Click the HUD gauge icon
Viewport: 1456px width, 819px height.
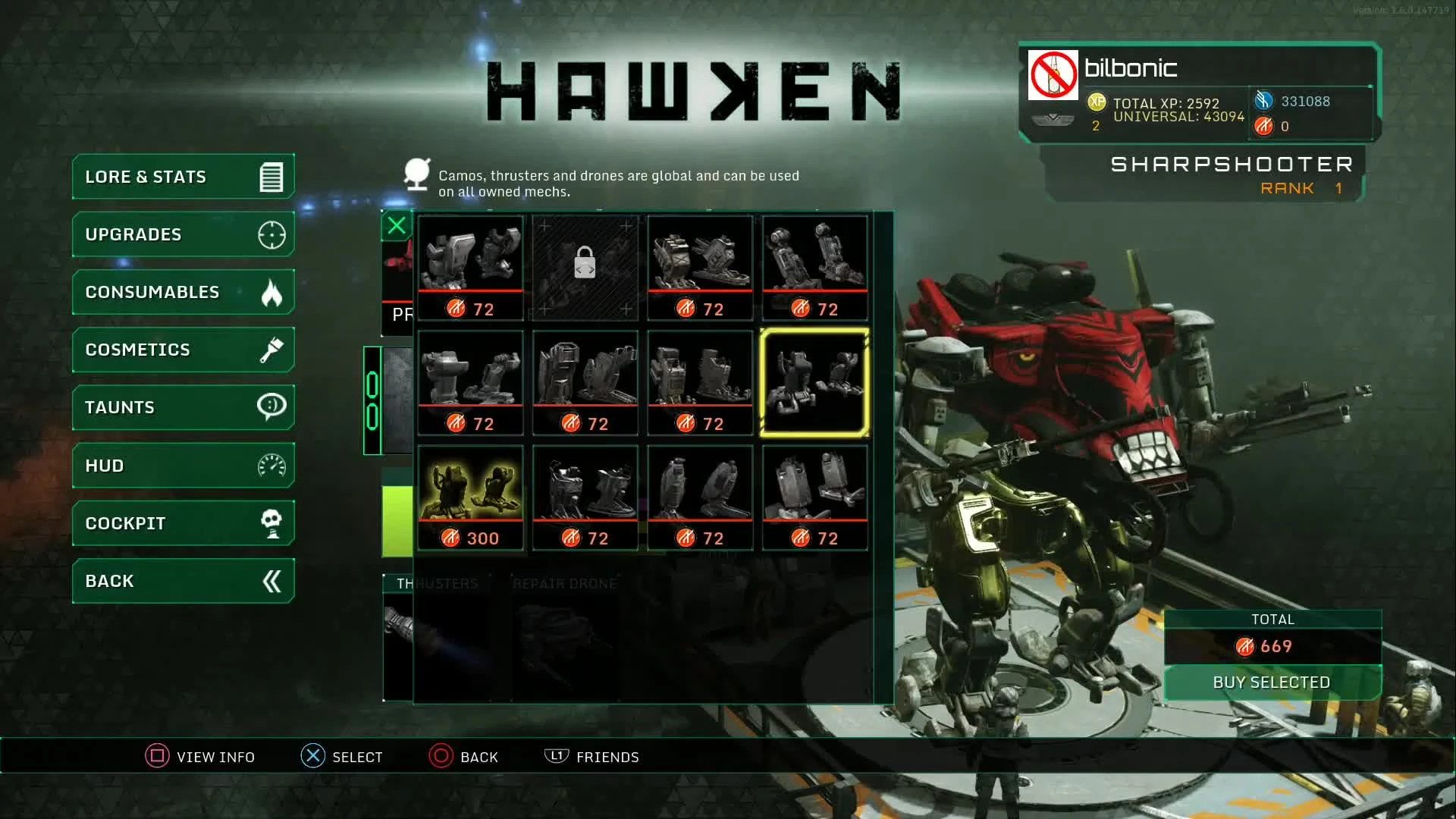pyautogui.click(x=271, y=465)
